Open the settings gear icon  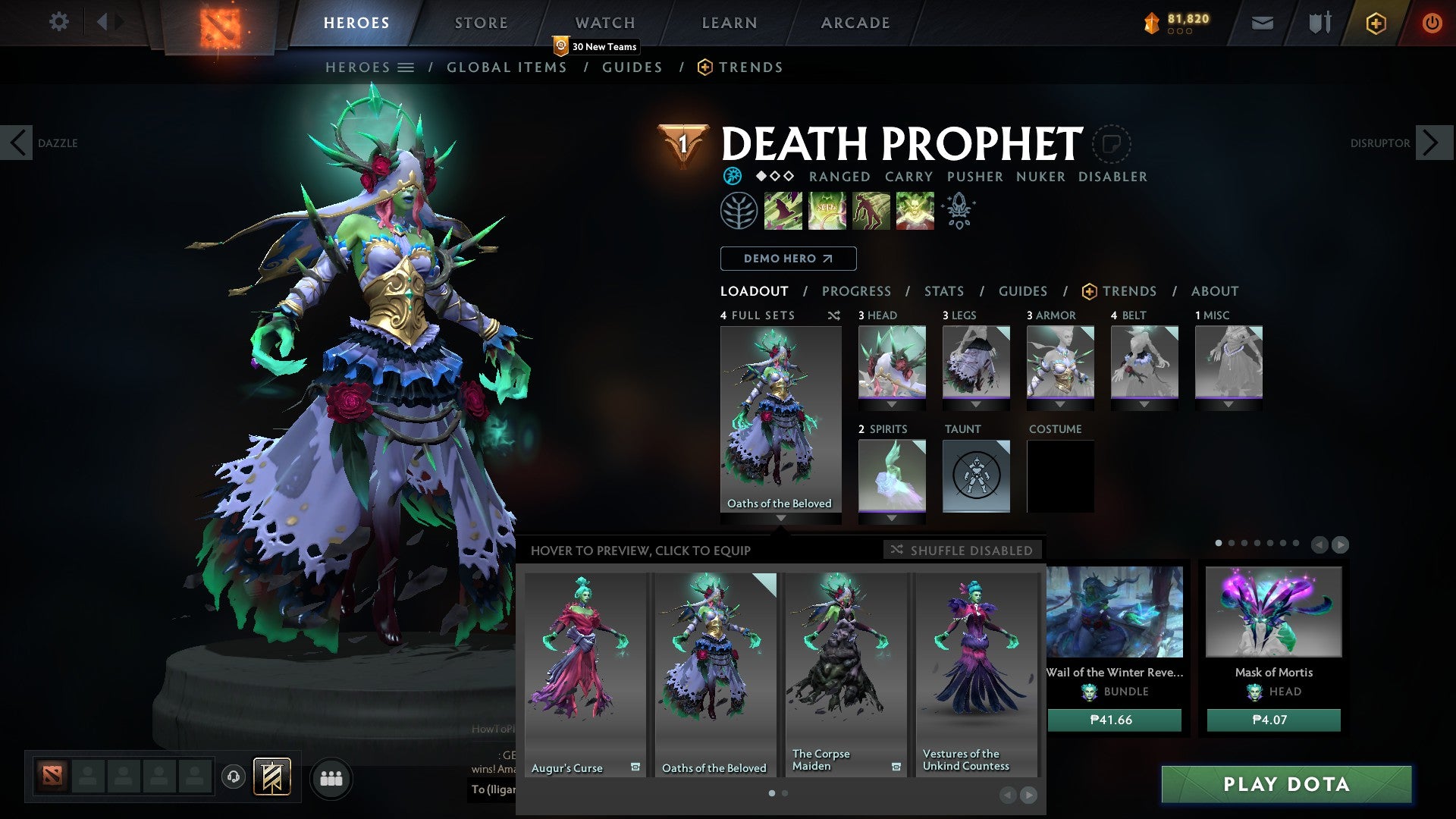coord(59,22)
